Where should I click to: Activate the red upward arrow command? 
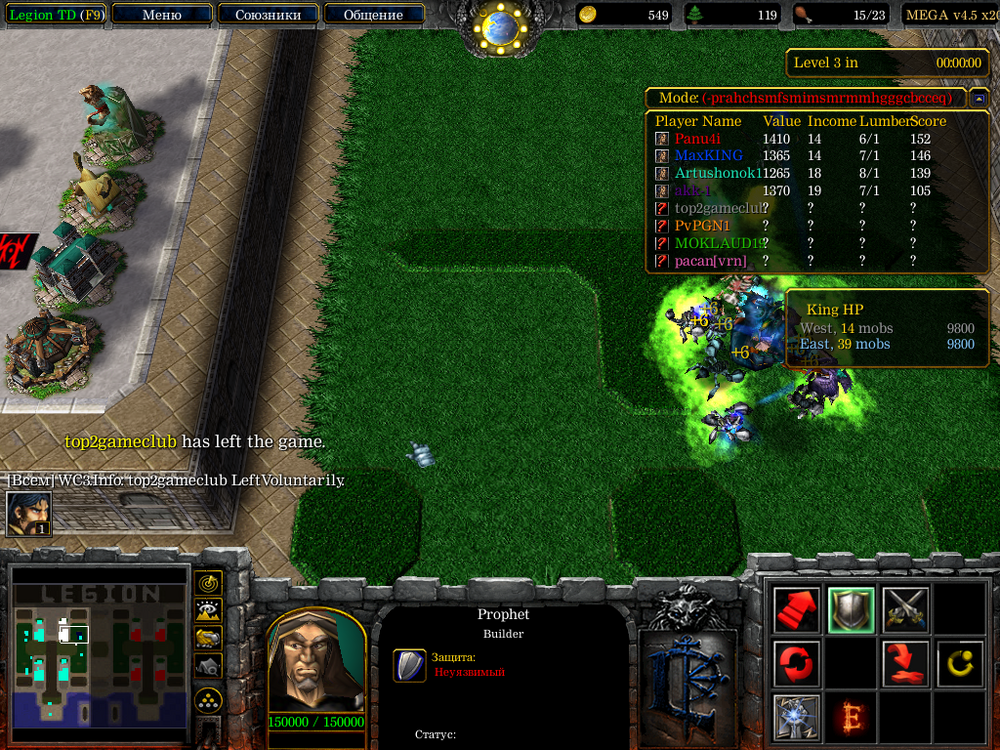pos(797,609)
